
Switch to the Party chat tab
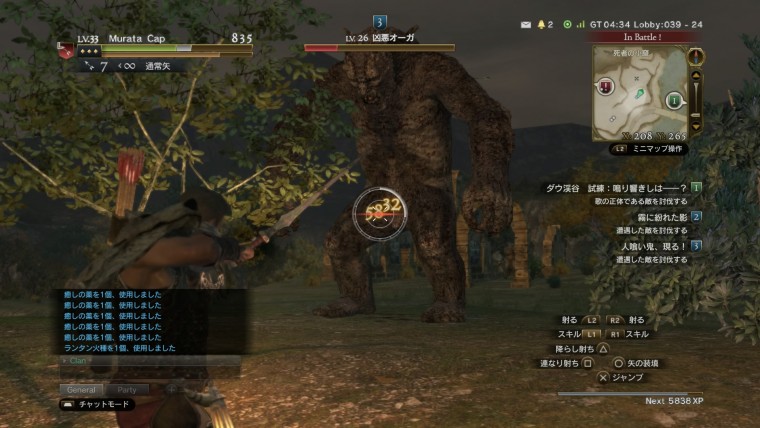(128, 389)
